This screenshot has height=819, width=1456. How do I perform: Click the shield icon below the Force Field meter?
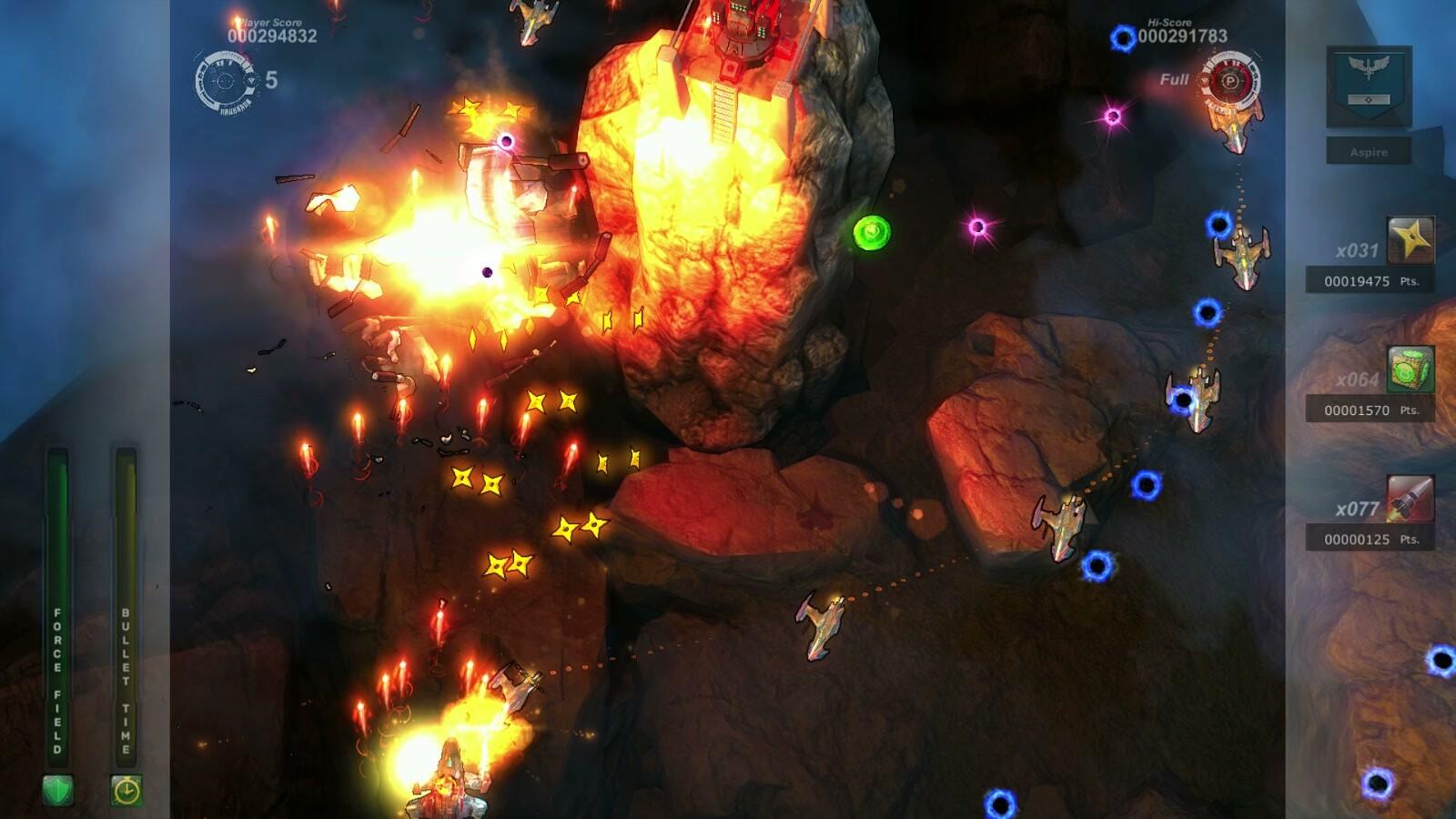[x=57, y=788]
